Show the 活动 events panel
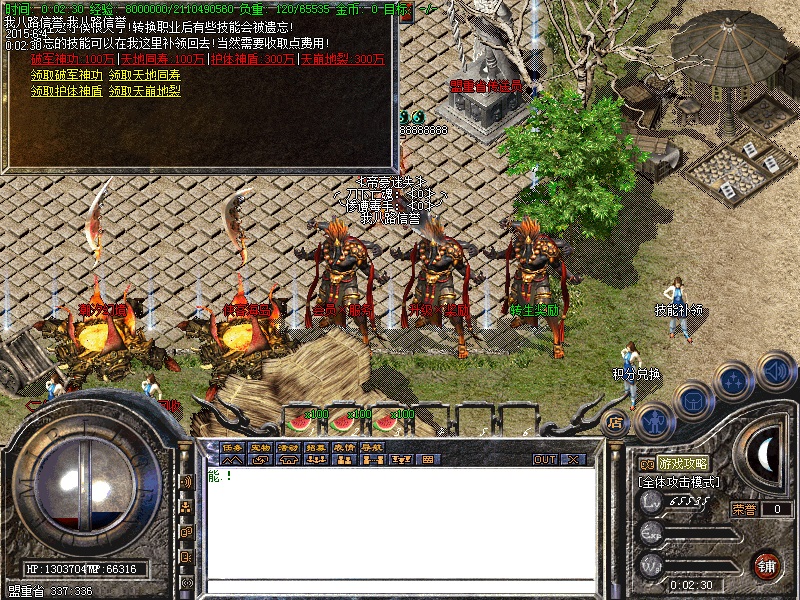This screenshot has height=600, width=800. 288,447
